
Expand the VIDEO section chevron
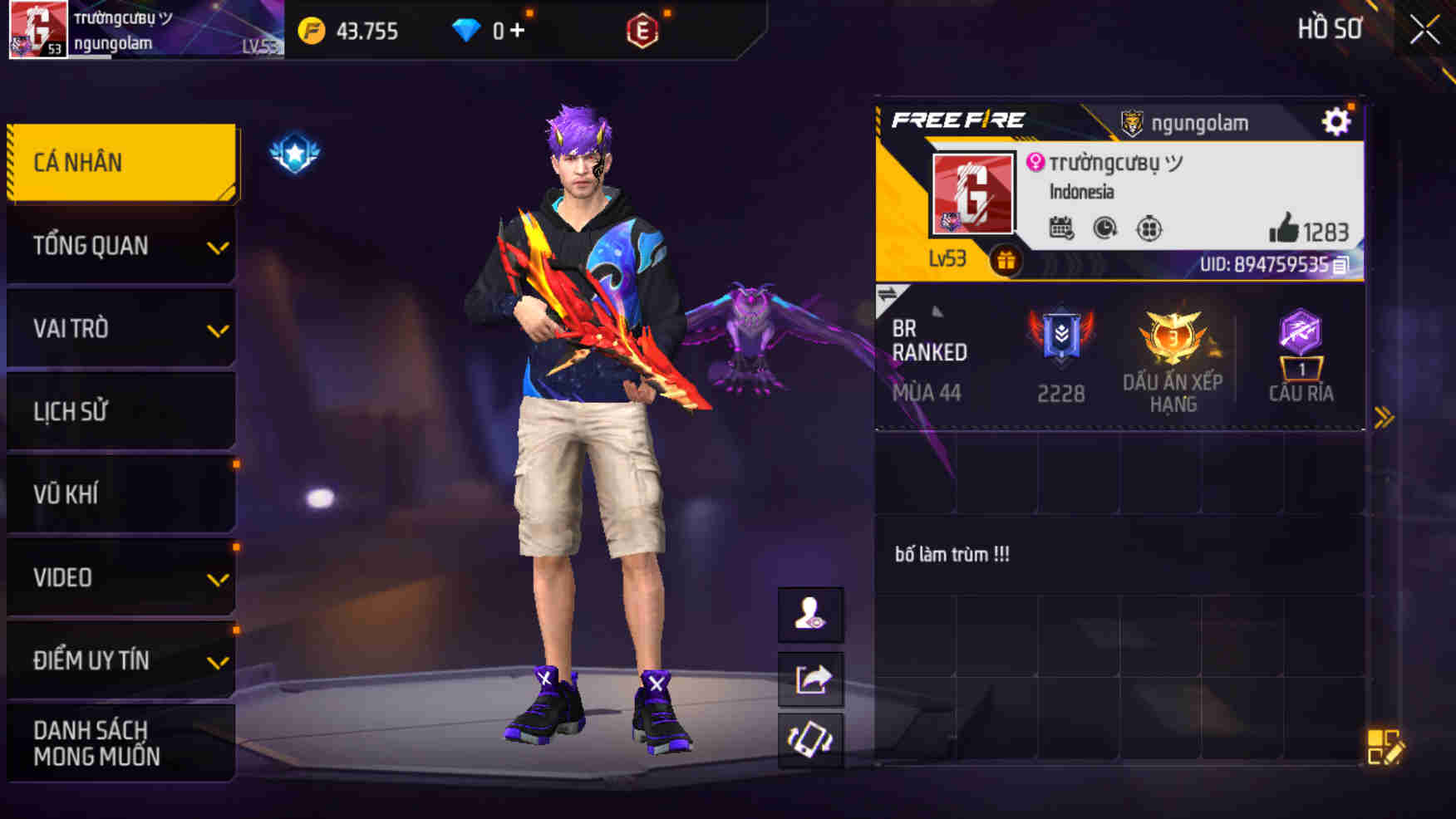coord(121,577)
